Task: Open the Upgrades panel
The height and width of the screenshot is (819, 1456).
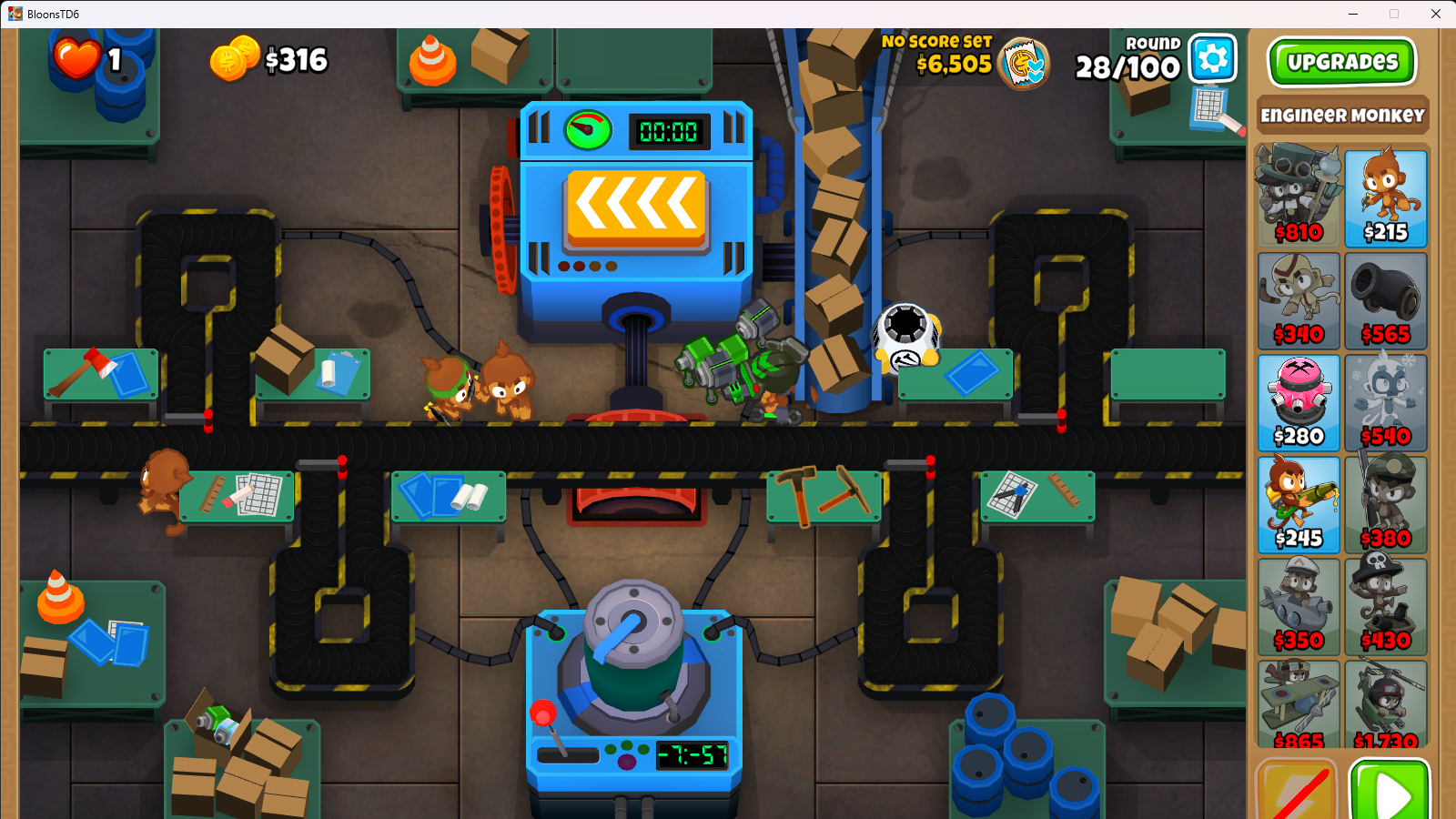Action: 1341,62
